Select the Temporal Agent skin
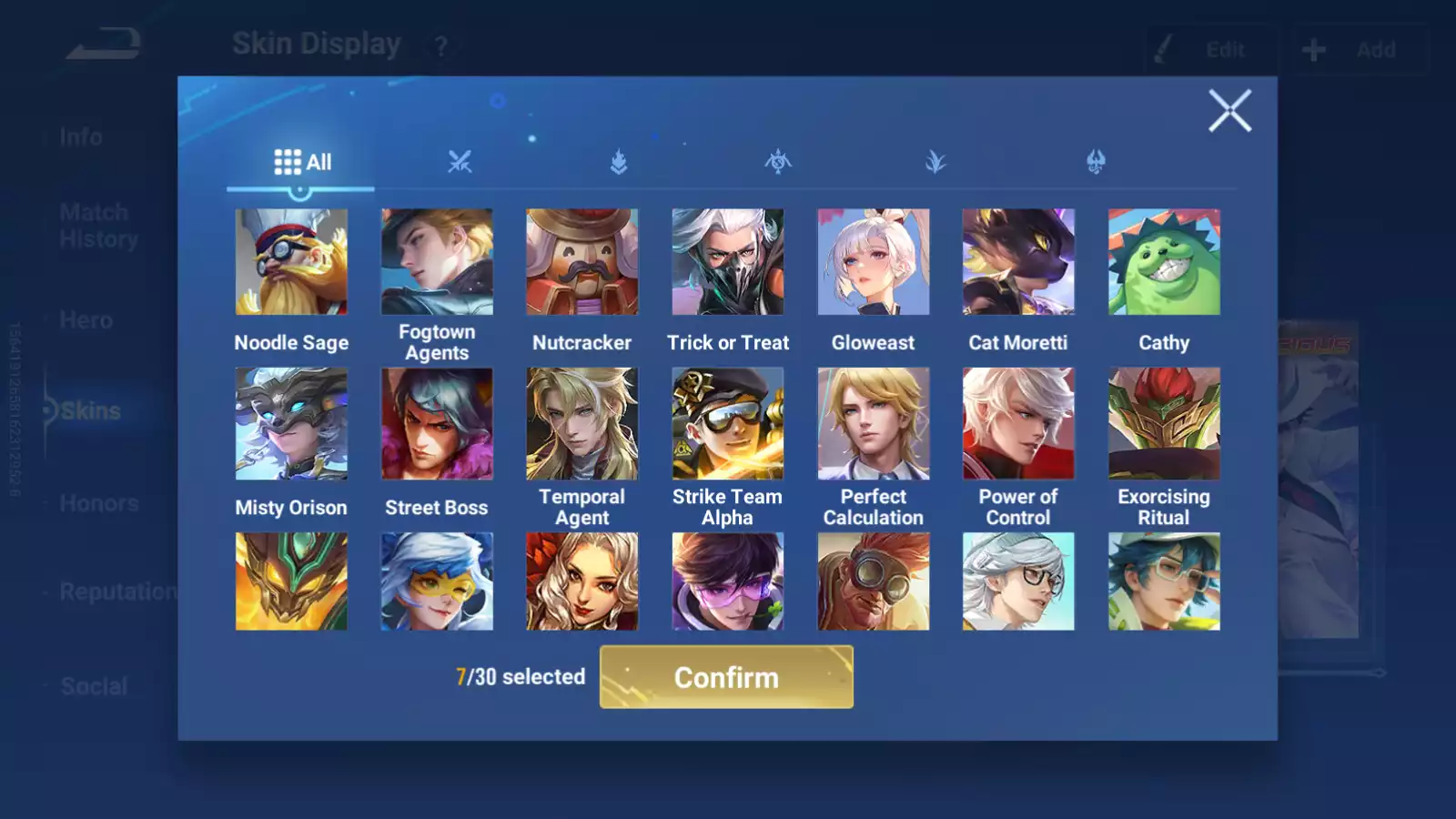This screenshot has width=1456, height=819. click(582, 423)
